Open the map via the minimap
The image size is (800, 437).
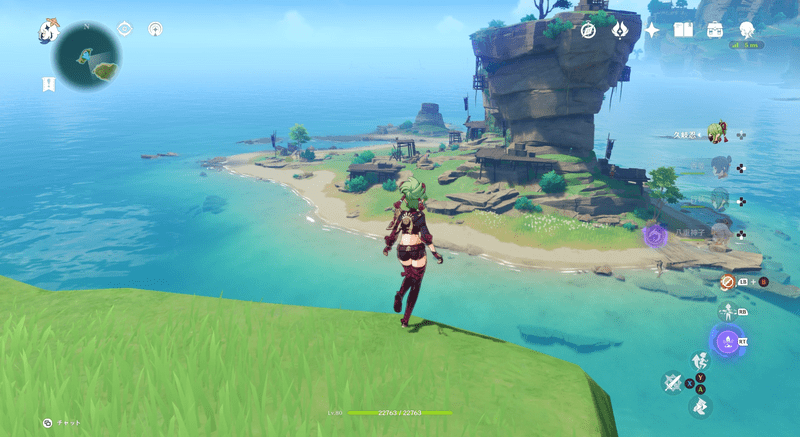point(88,58)
